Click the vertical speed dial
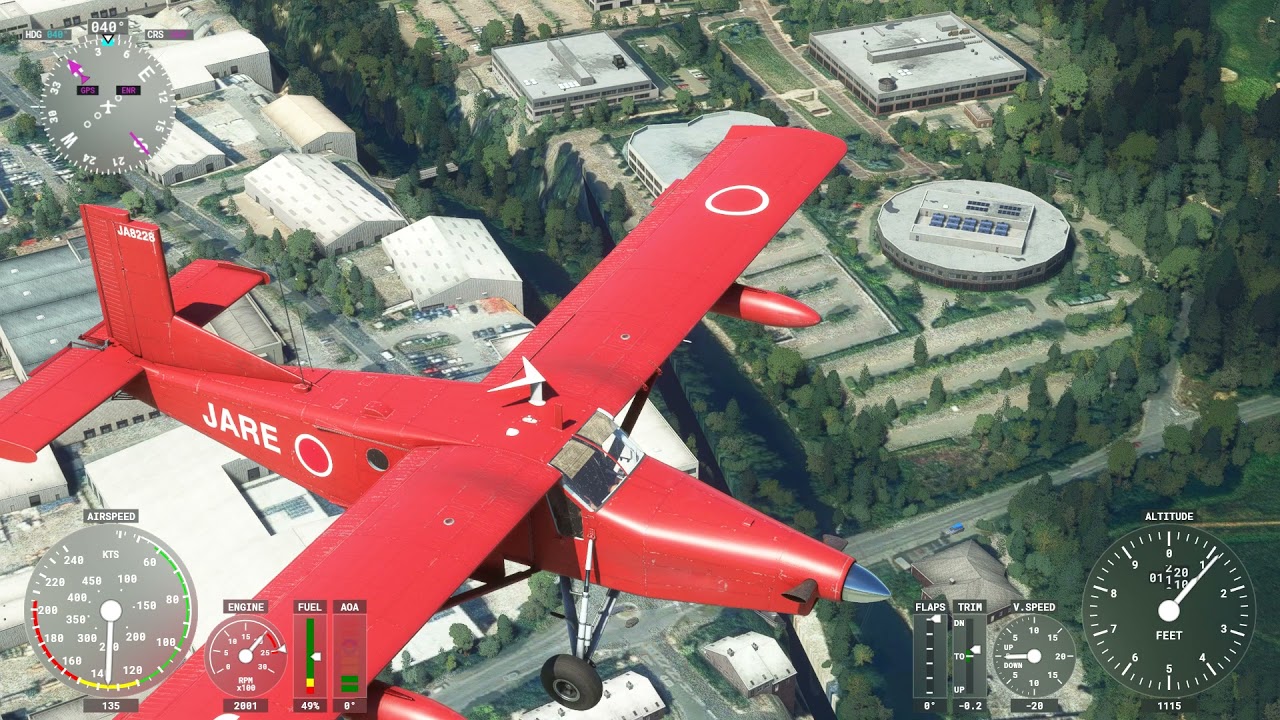Viewport: 1280px width, 720px height. [x=1033, y=656]
